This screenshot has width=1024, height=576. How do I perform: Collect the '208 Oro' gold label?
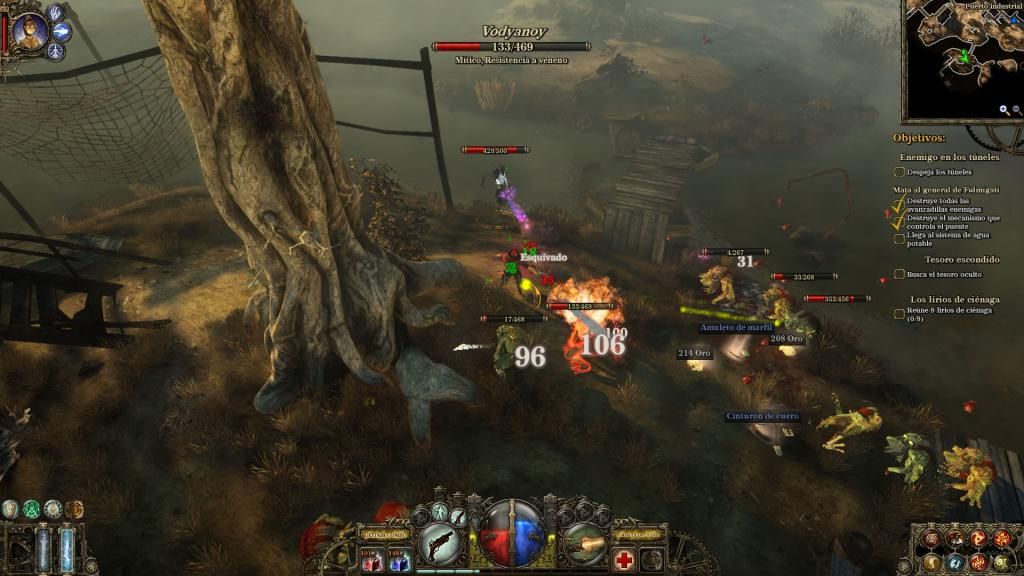coord(787,339)
